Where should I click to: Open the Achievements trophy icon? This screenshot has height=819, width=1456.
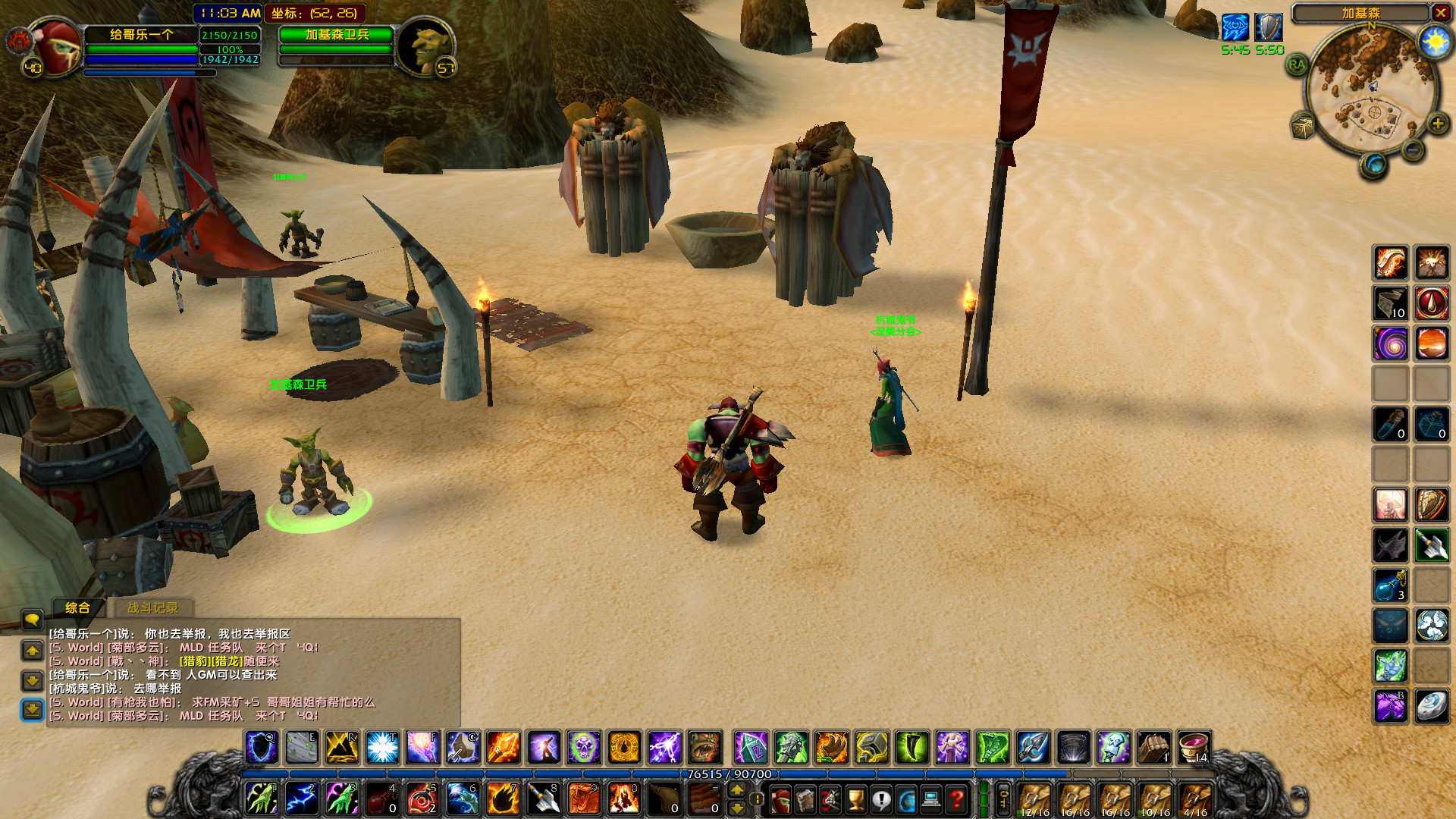(855, 800)
